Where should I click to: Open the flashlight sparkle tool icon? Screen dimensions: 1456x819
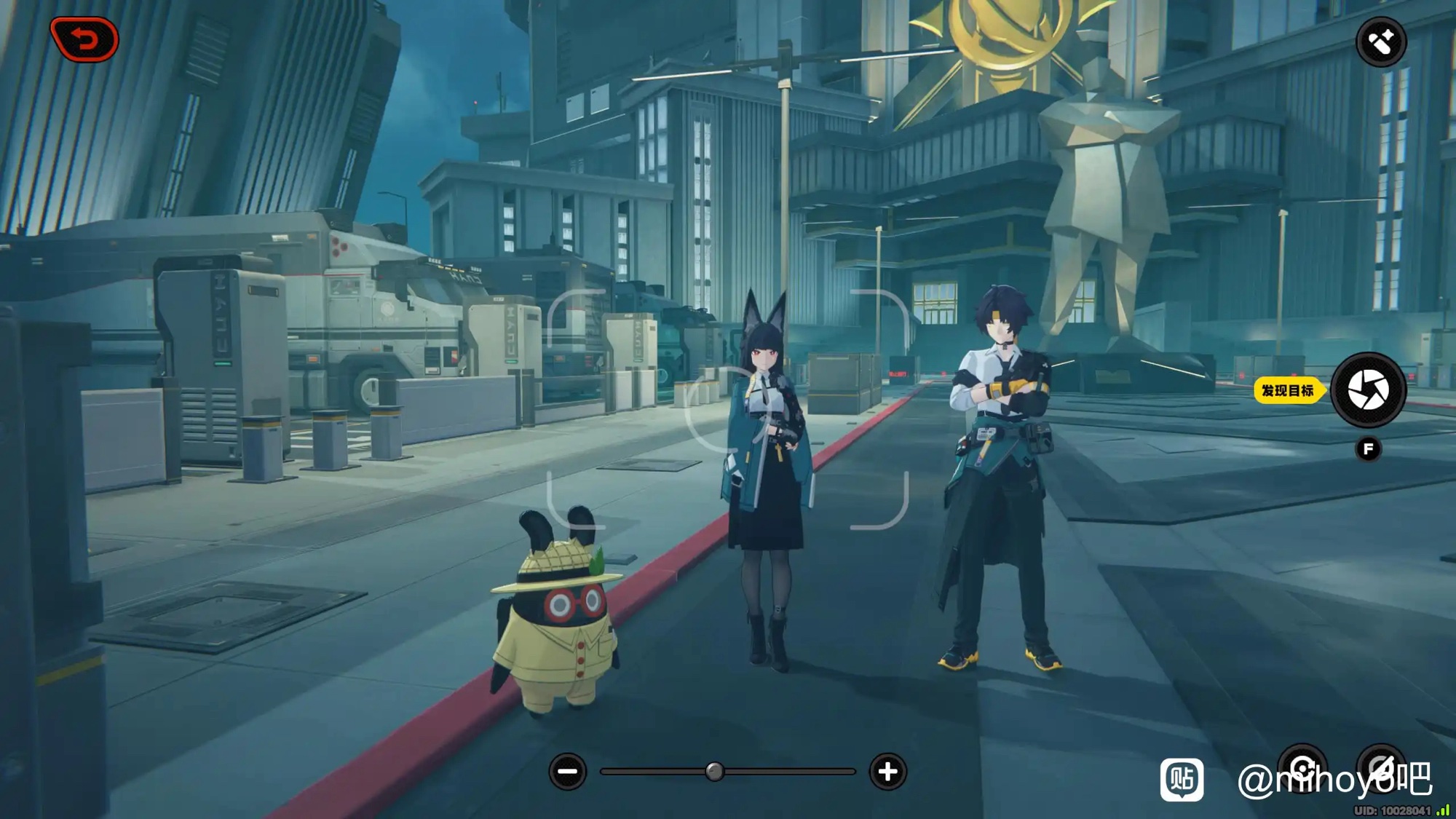1381,42
